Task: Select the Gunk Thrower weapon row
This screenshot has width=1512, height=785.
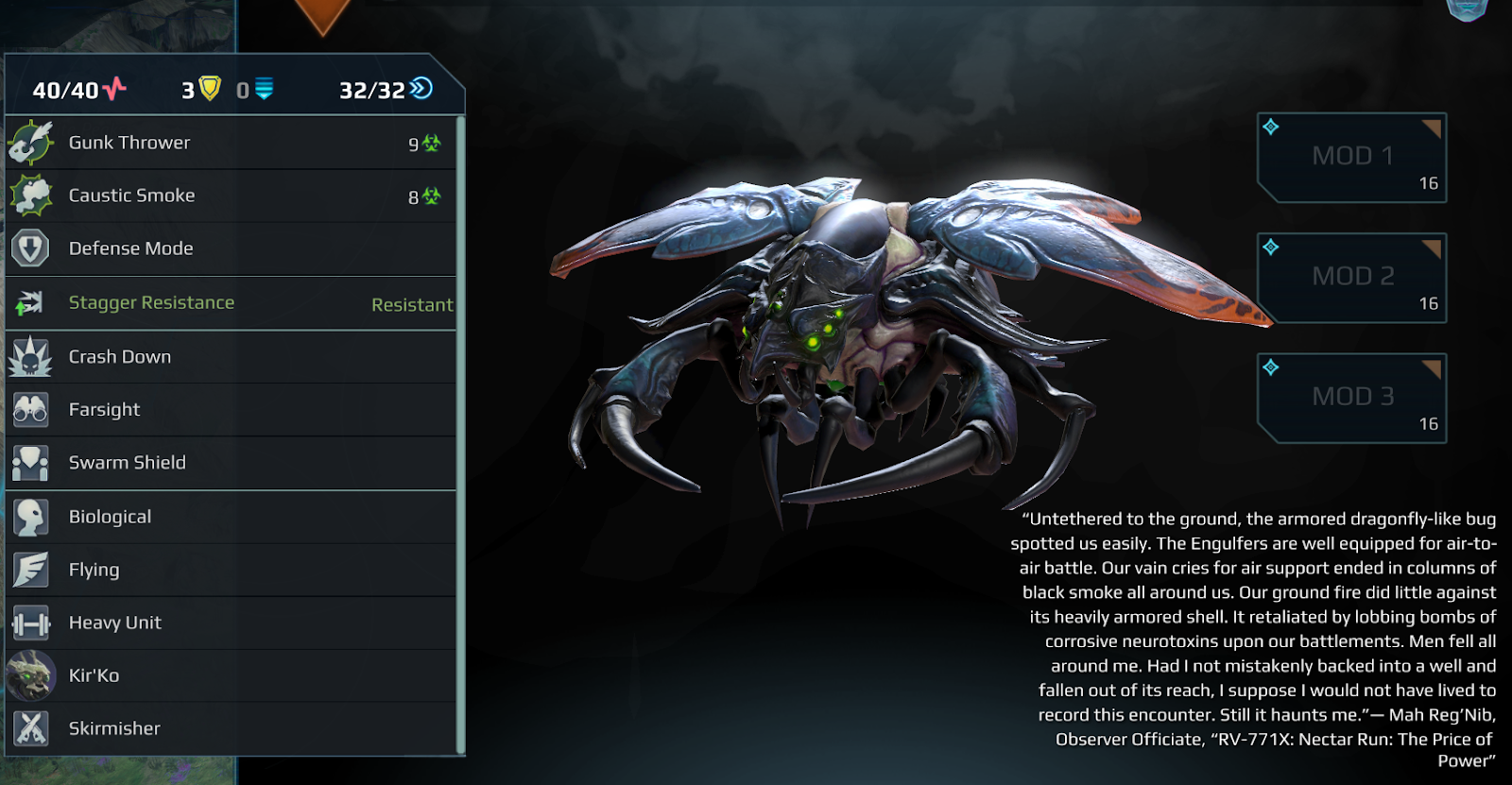Action: point(231,143)
